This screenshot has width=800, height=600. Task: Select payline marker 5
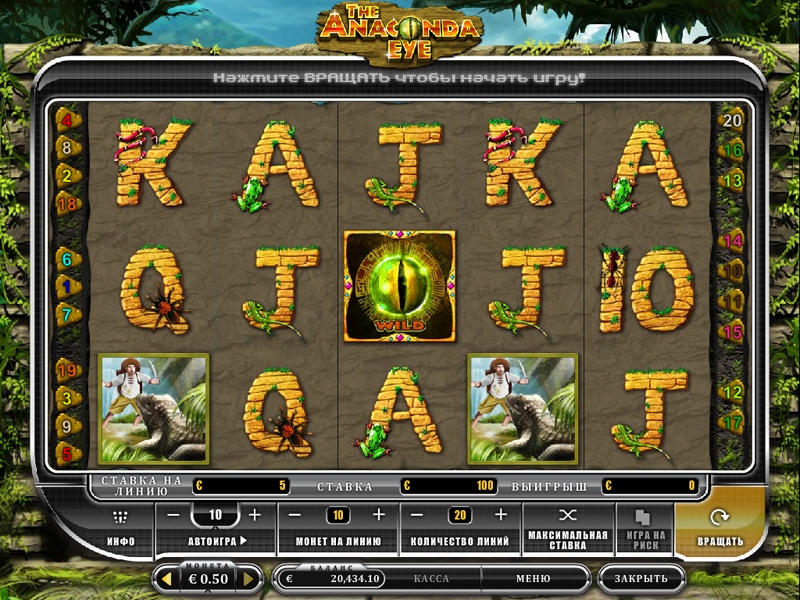68,454
